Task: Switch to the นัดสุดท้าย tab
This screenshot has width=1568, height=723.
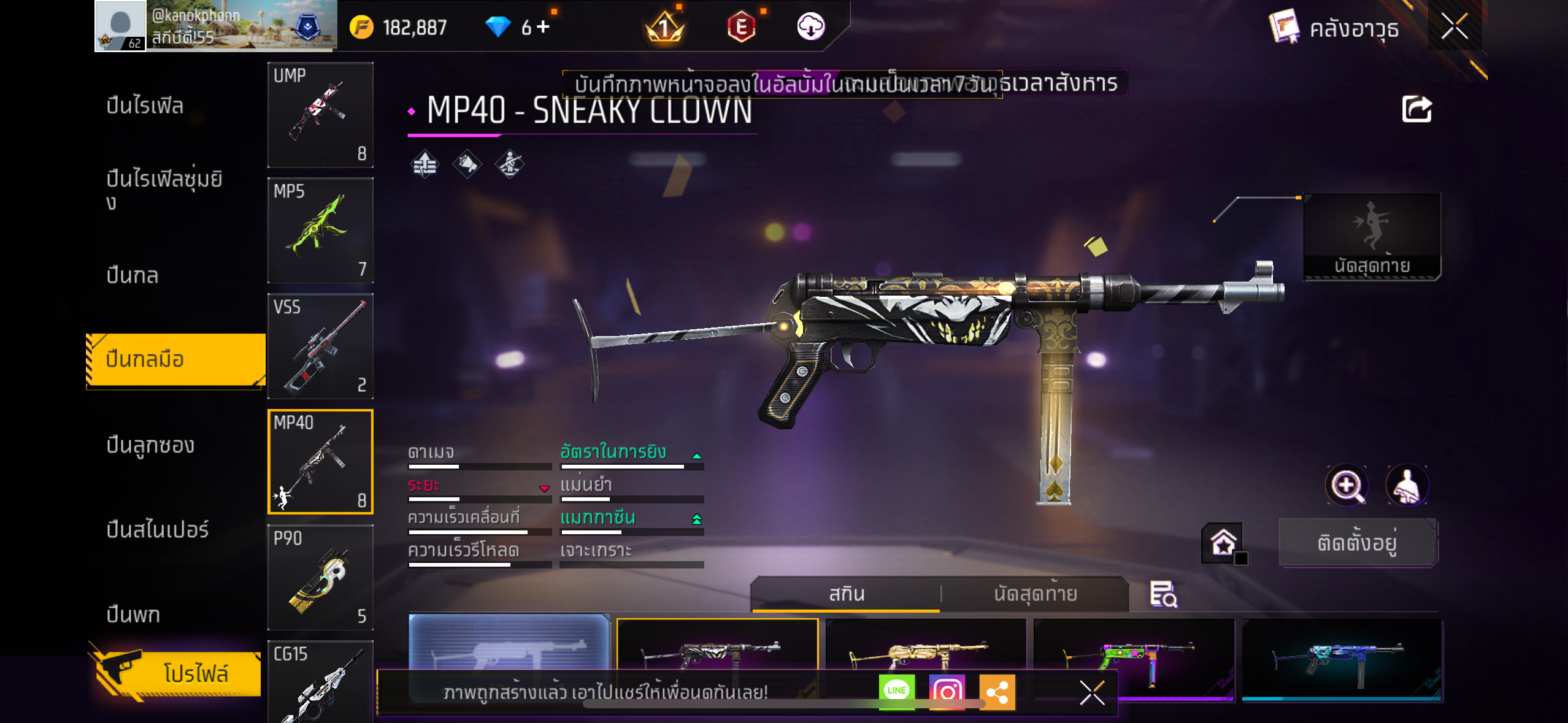Action: pyautogui.click(x=1035, y=594)
